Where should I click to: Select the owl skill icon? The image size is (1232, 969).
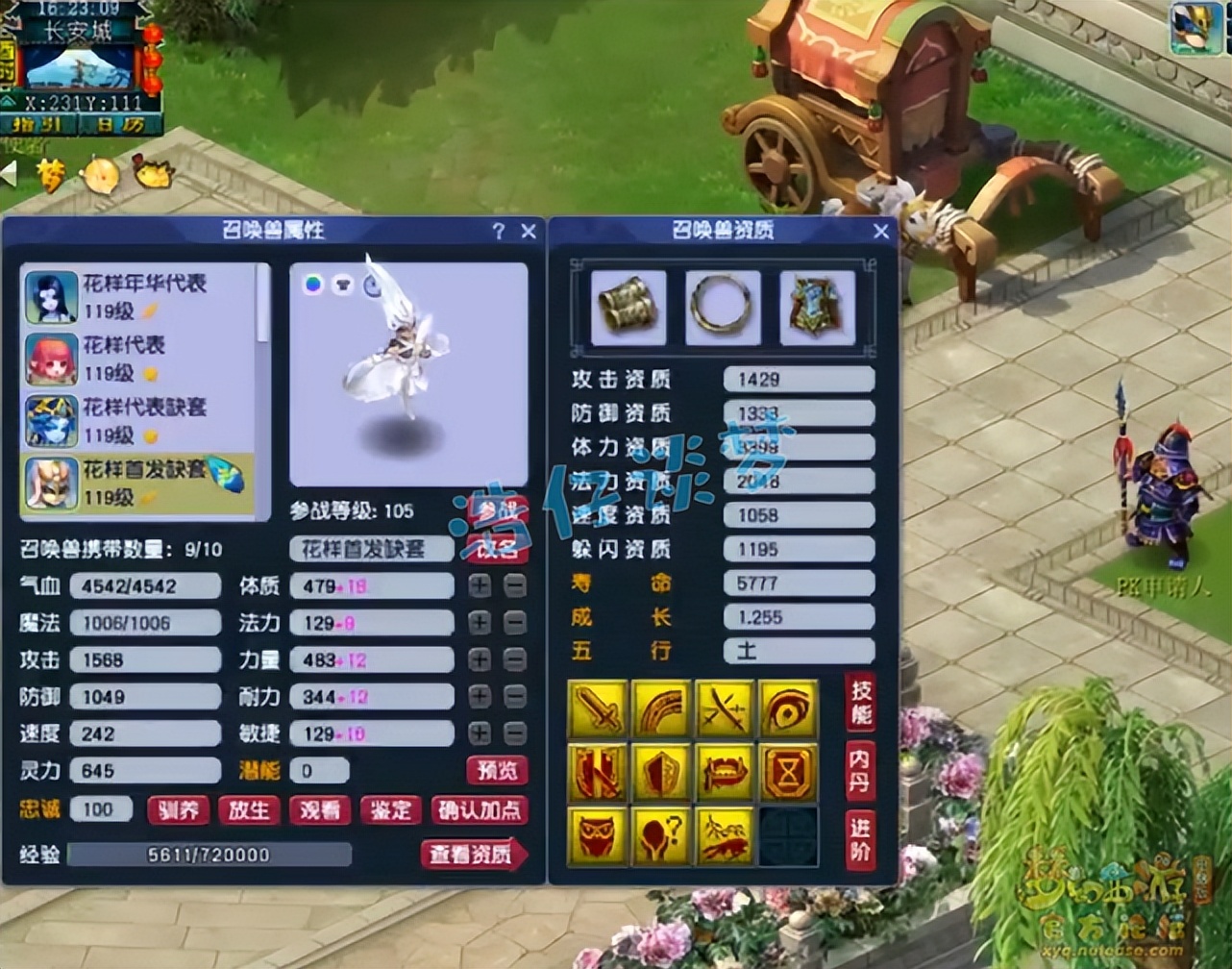click(598, 835)
